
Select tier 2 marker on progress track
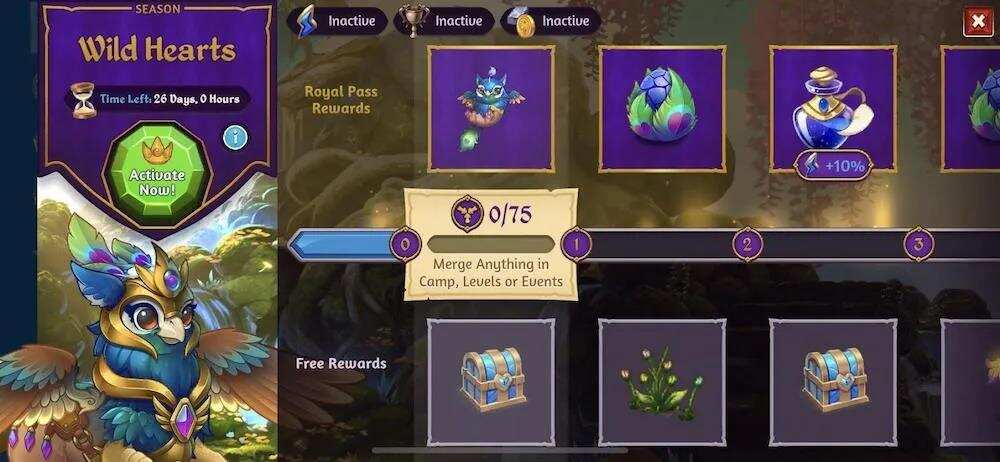747,243
